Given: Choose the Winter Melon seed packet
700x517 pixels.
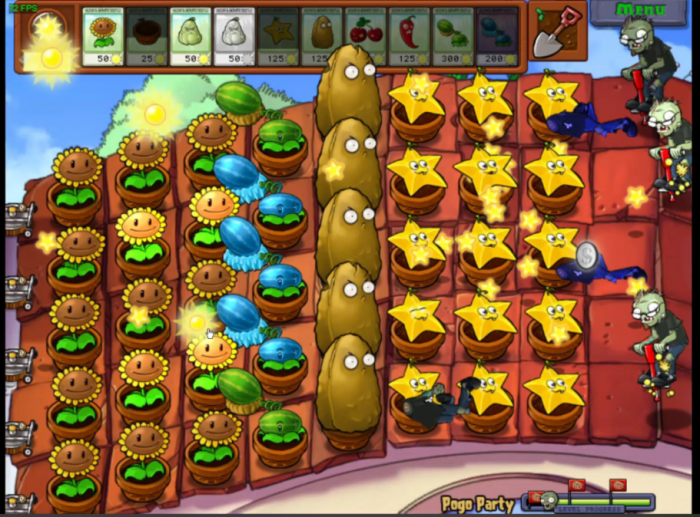Looking at the screenshot, I should (x=497, y=38).
